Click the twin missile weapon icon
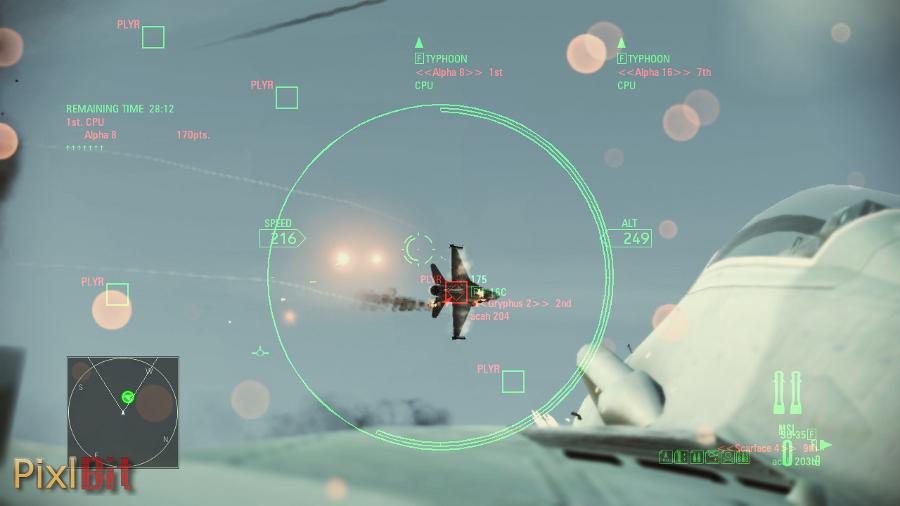The height and width of the screenshot is (506, 900). pyautogui.click(x=788, y=393)
